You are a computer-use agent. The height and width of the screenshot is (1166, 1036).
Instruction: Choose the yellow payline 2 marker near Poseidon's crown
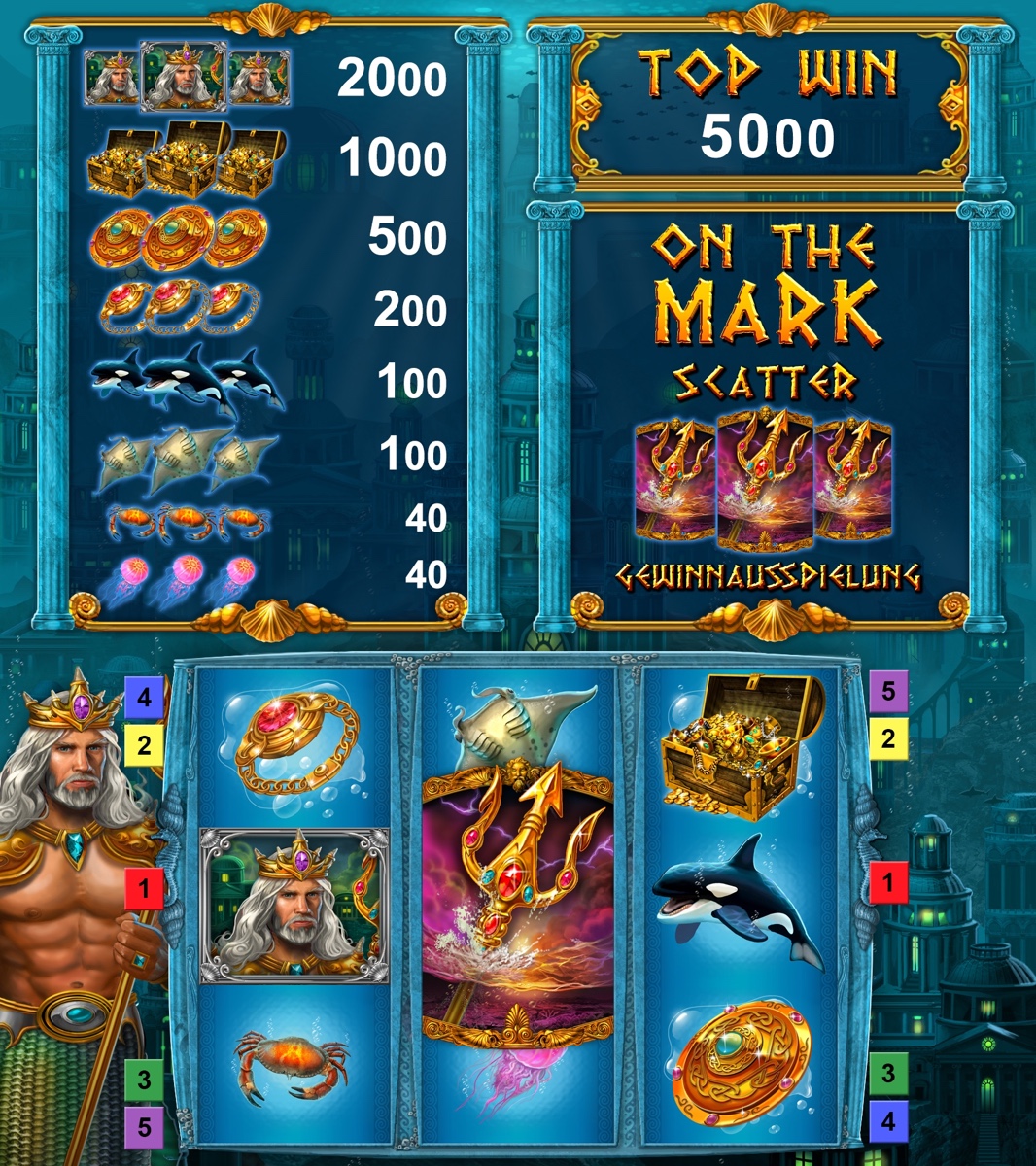pos(144,745)
